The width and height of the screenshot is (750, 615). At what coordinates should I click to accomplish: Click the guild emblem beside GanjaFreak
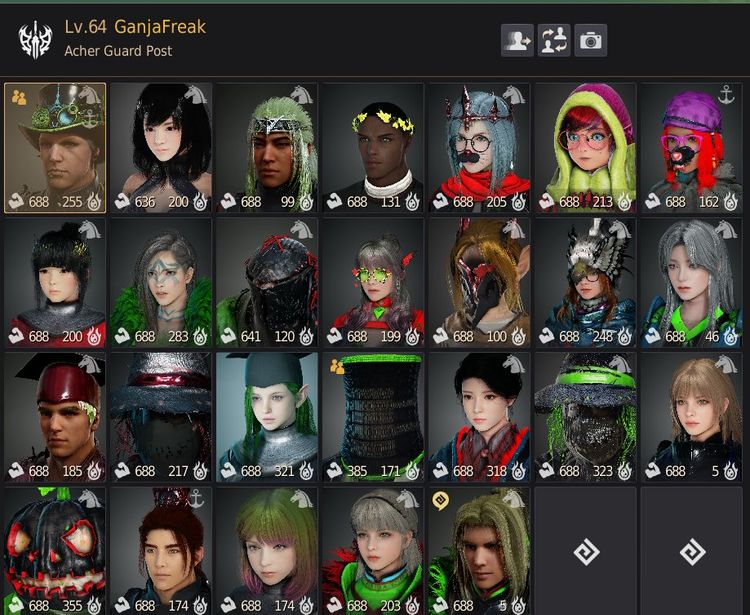tap(35, 39)
